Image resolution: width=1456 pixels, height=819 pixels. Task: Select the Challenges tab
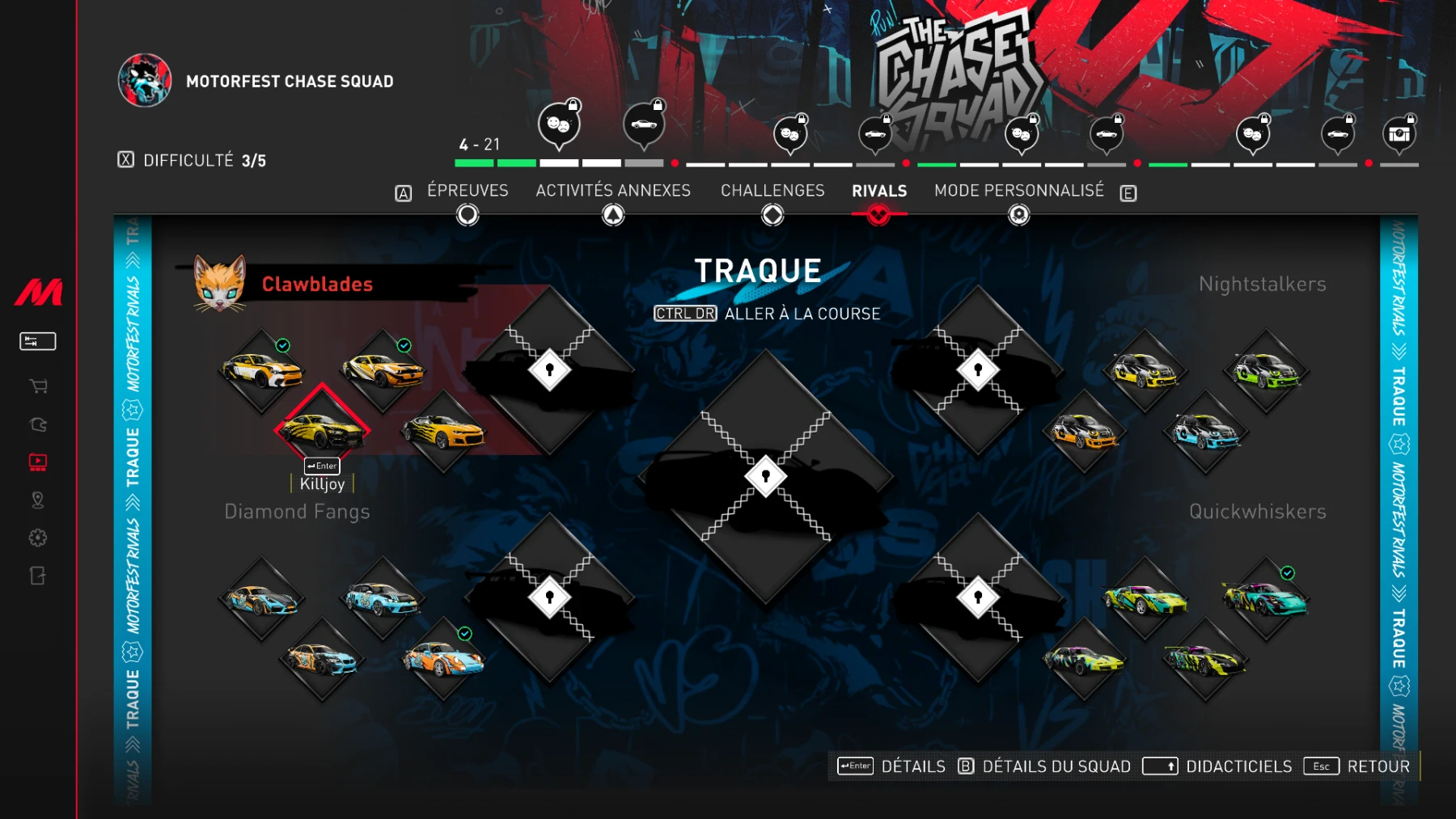point(772,191)
